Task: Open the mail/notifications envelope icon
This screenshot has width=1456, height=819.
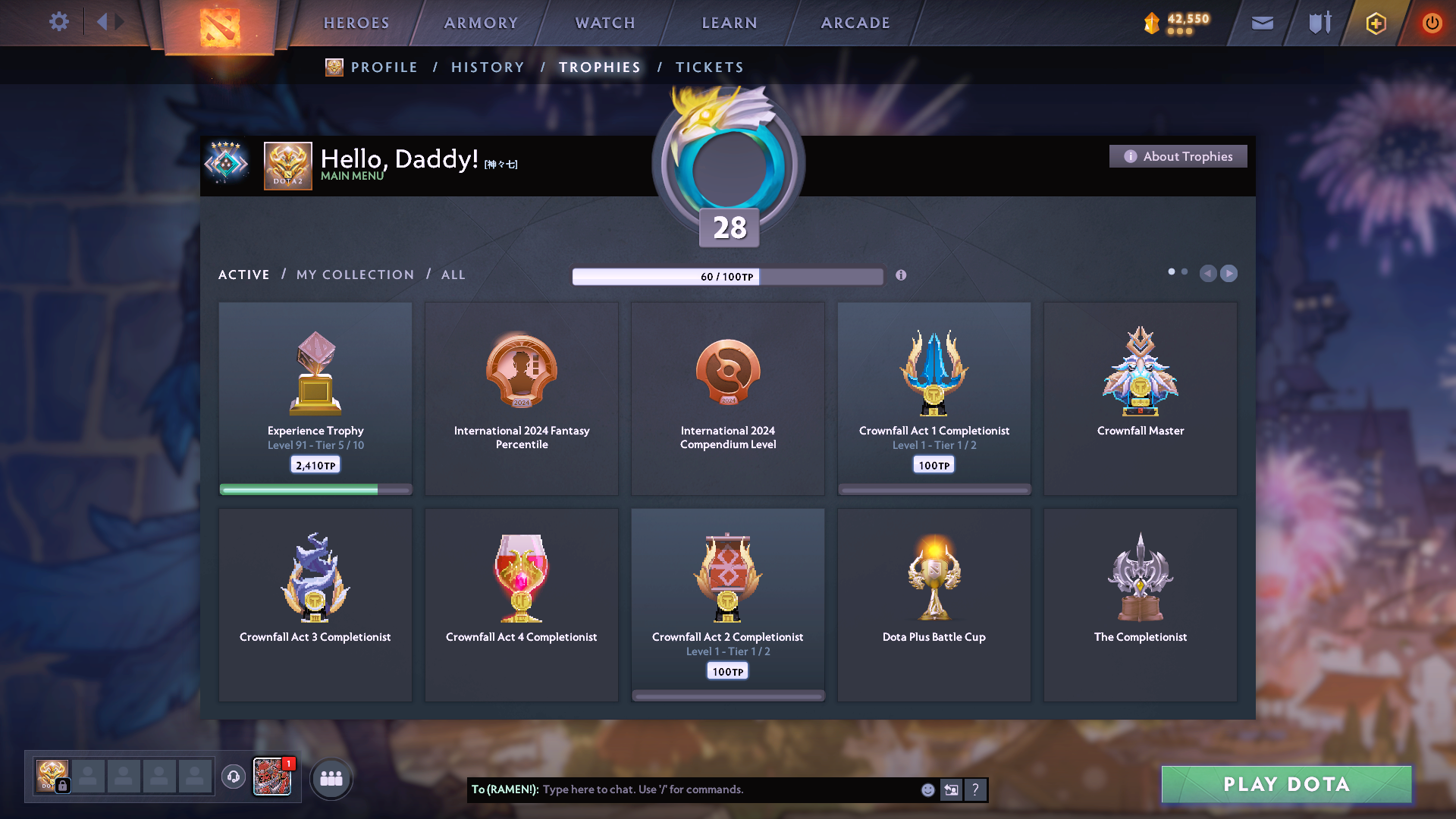Action: pos(1262,23)
